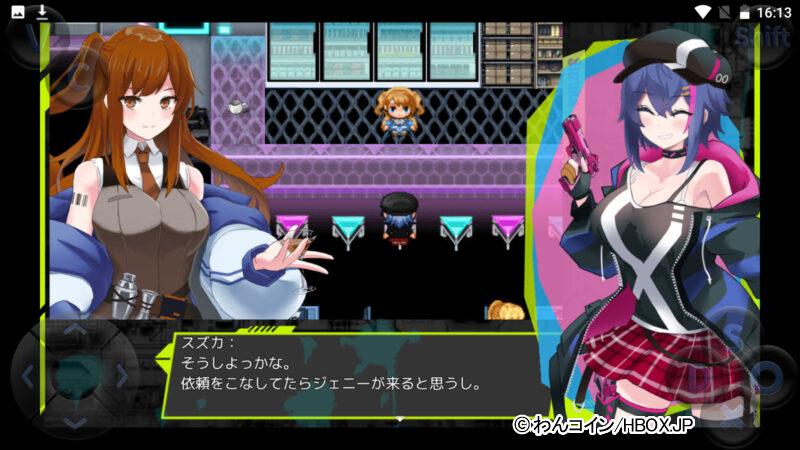Image resolution: width=800 pixels, height=450 pixels.
Task: Tap the d-pad right arrow
Action: [x=122, y=377]
